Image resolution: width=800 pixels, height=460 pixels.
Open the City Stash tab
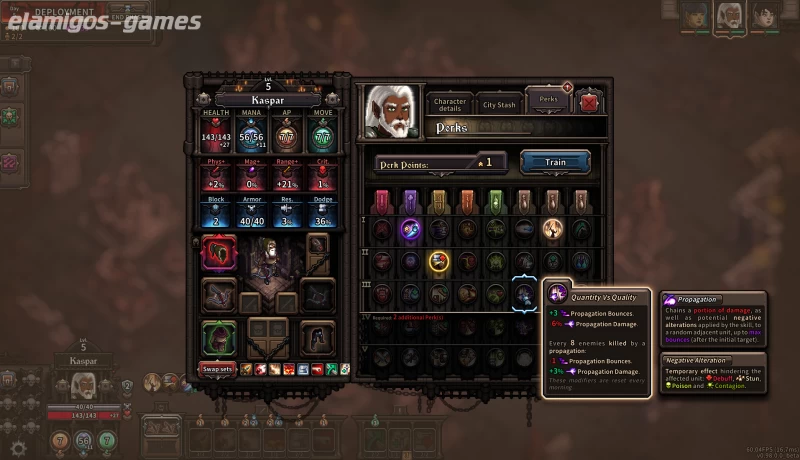point(498,103)
